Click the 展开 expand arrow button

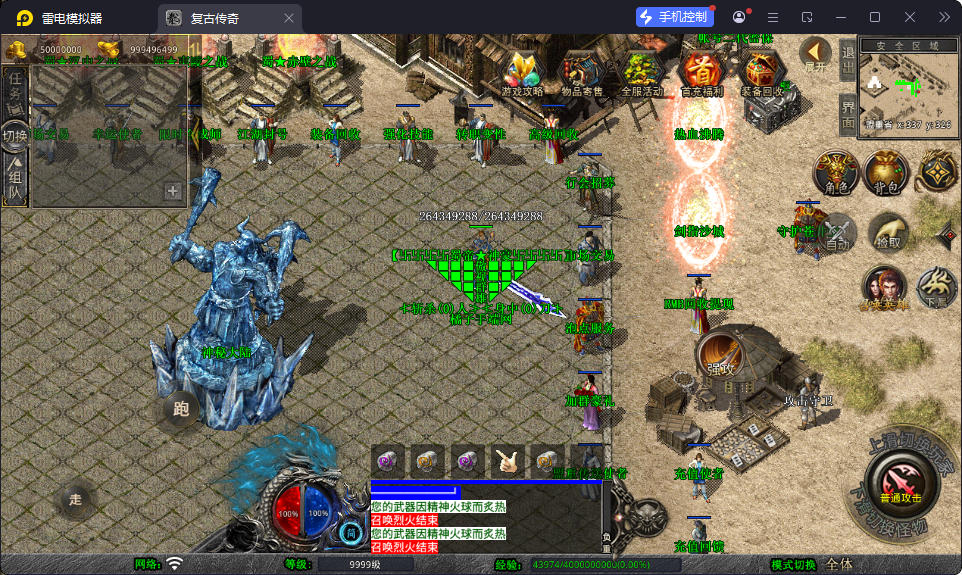click(x=815, y=55)
